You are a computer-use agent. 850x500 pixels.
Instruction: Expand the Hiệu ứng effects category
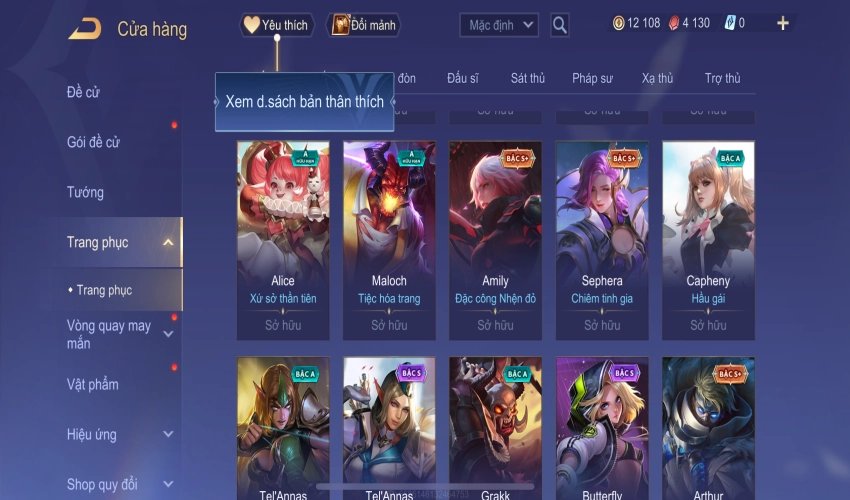(x=167, y=435)
